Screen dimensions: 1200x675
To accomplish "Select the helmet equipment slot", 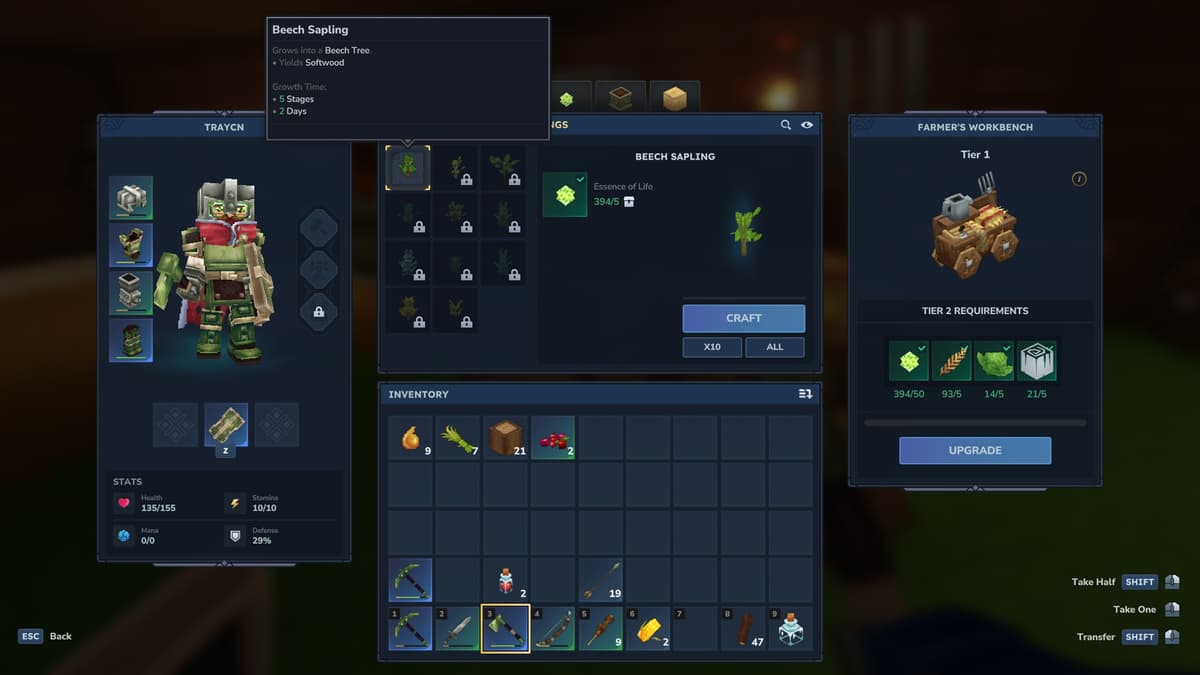I will (x=131, y=198).
